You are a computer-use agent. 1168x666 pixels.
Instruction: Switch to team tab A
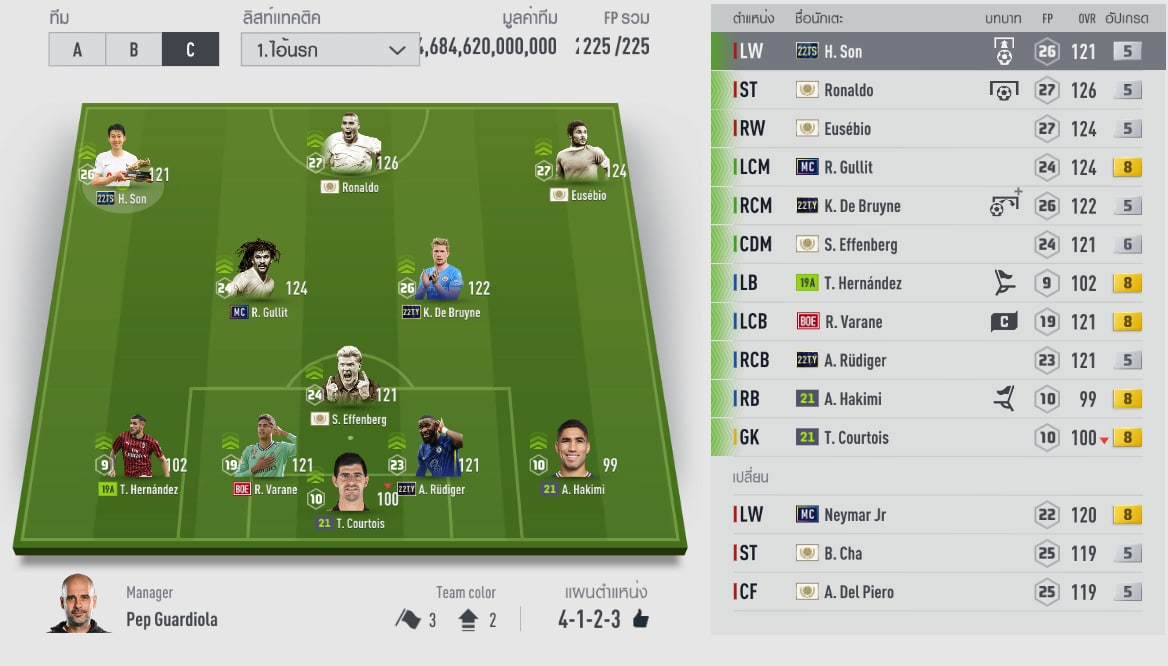[x=77, y=49]
